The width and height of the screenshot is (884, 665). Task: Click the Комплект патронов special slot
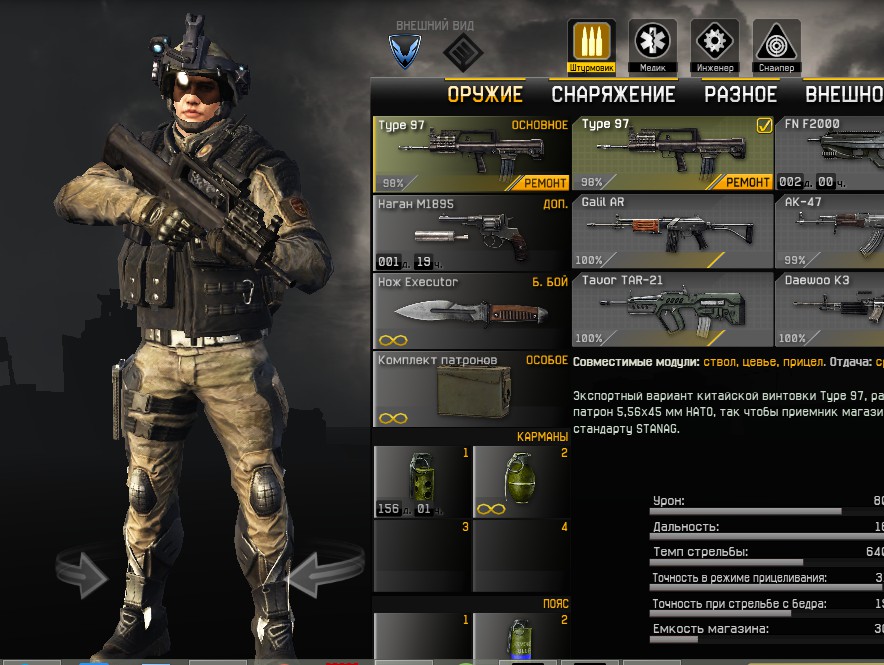tap(471, 389)
